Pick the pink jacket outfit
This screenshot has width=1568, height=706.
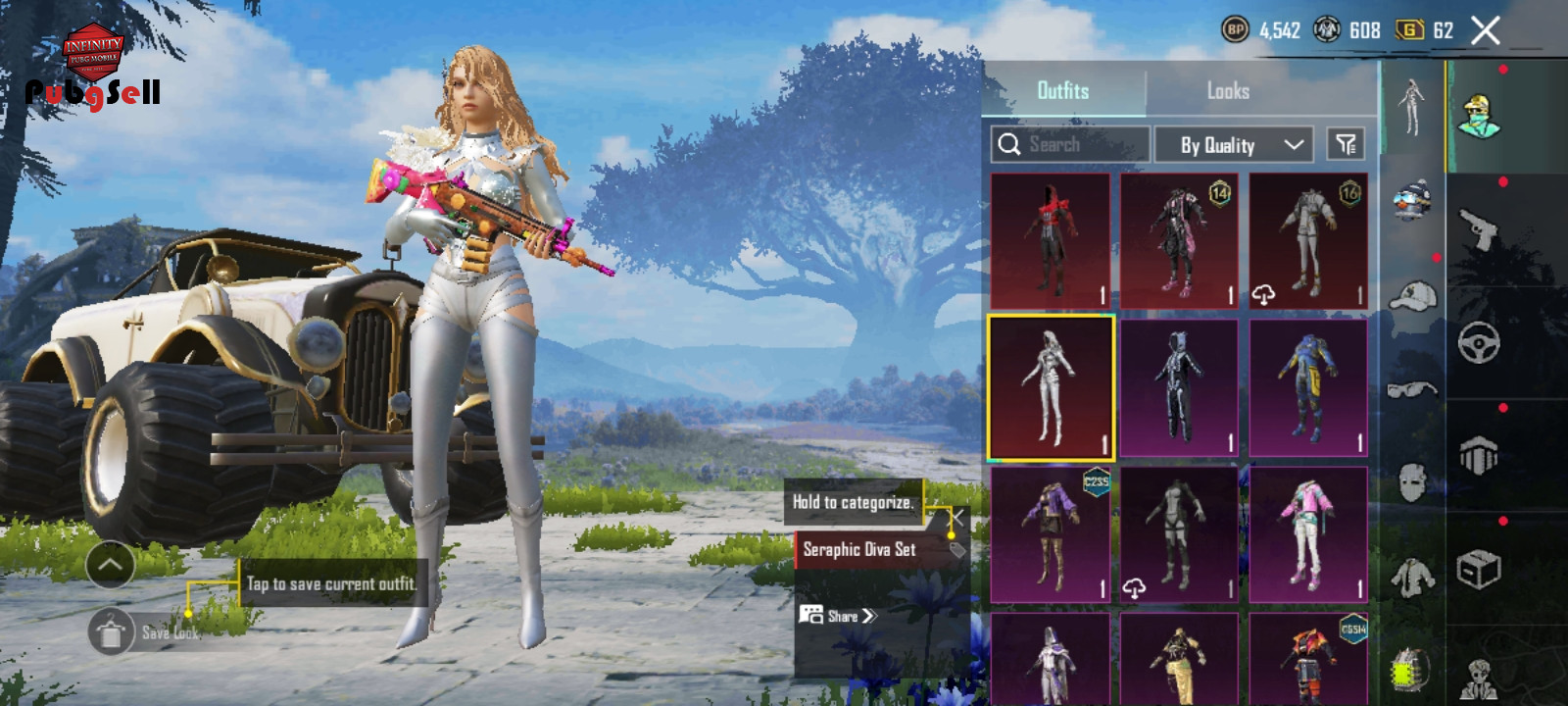(1308, 534)
